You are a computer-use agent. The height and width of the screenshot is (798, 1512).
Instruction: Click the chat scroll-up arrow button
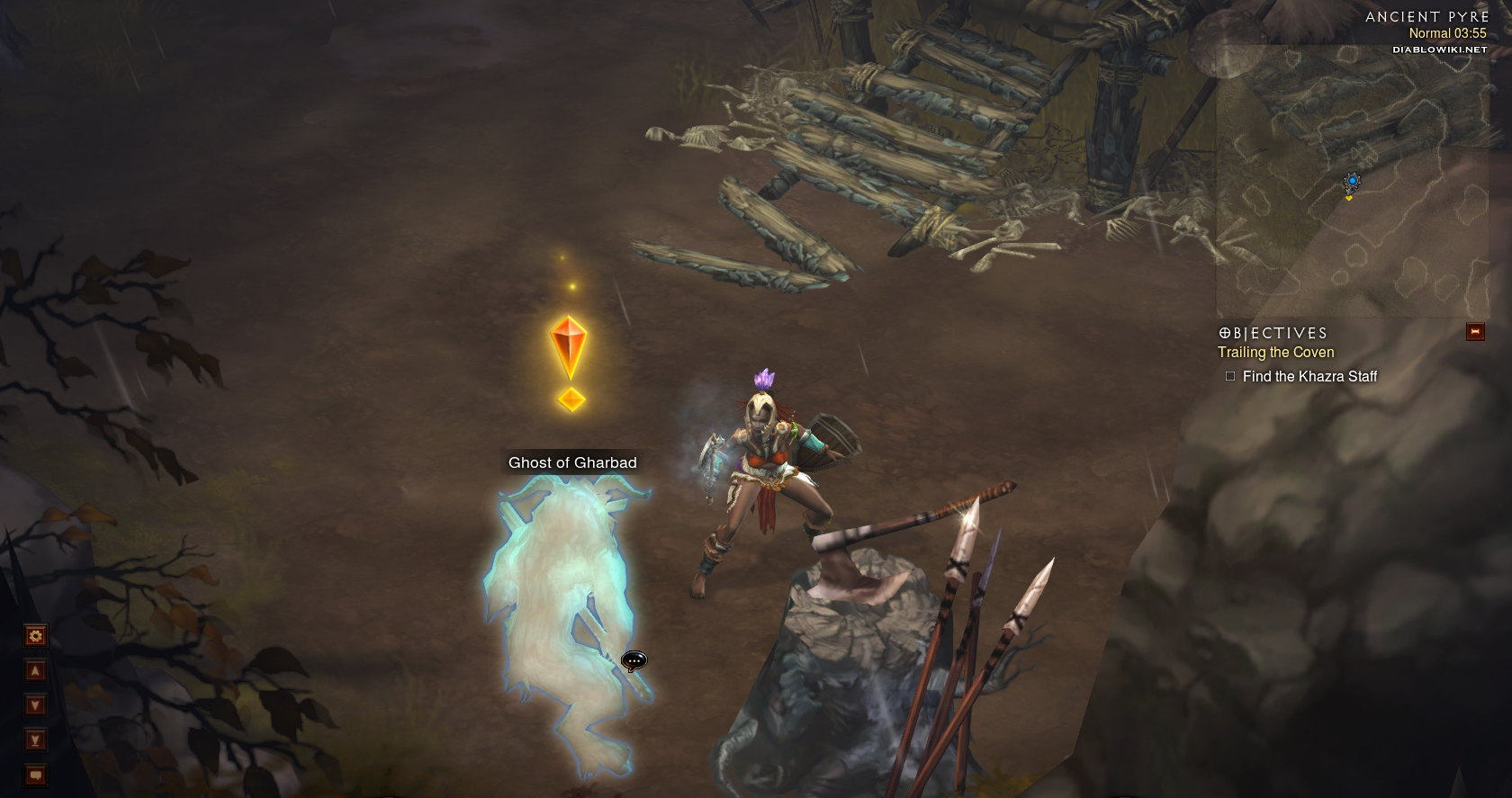point(35,671)
